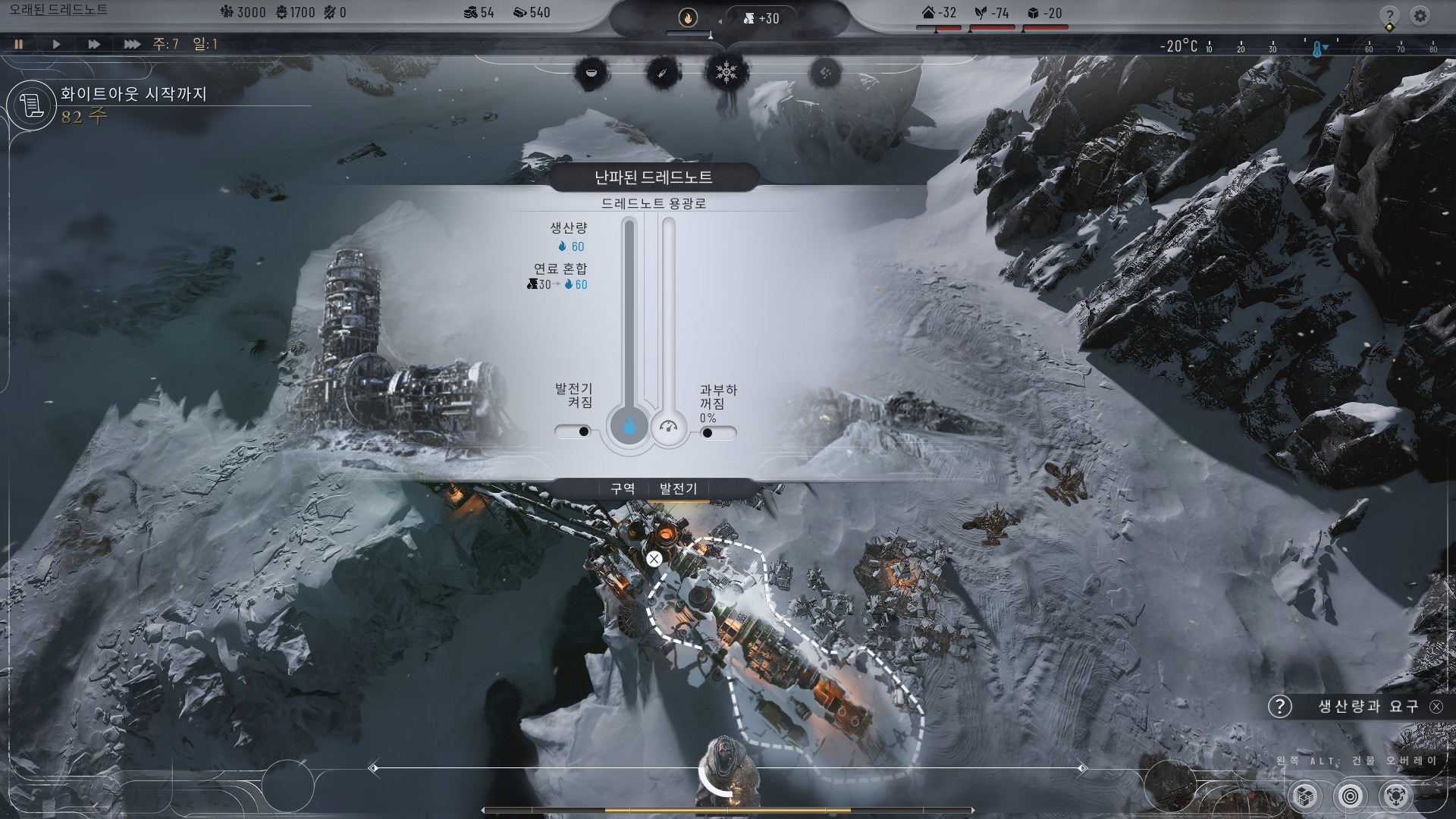Set game to triple fast-forward speed

point(132,44)
